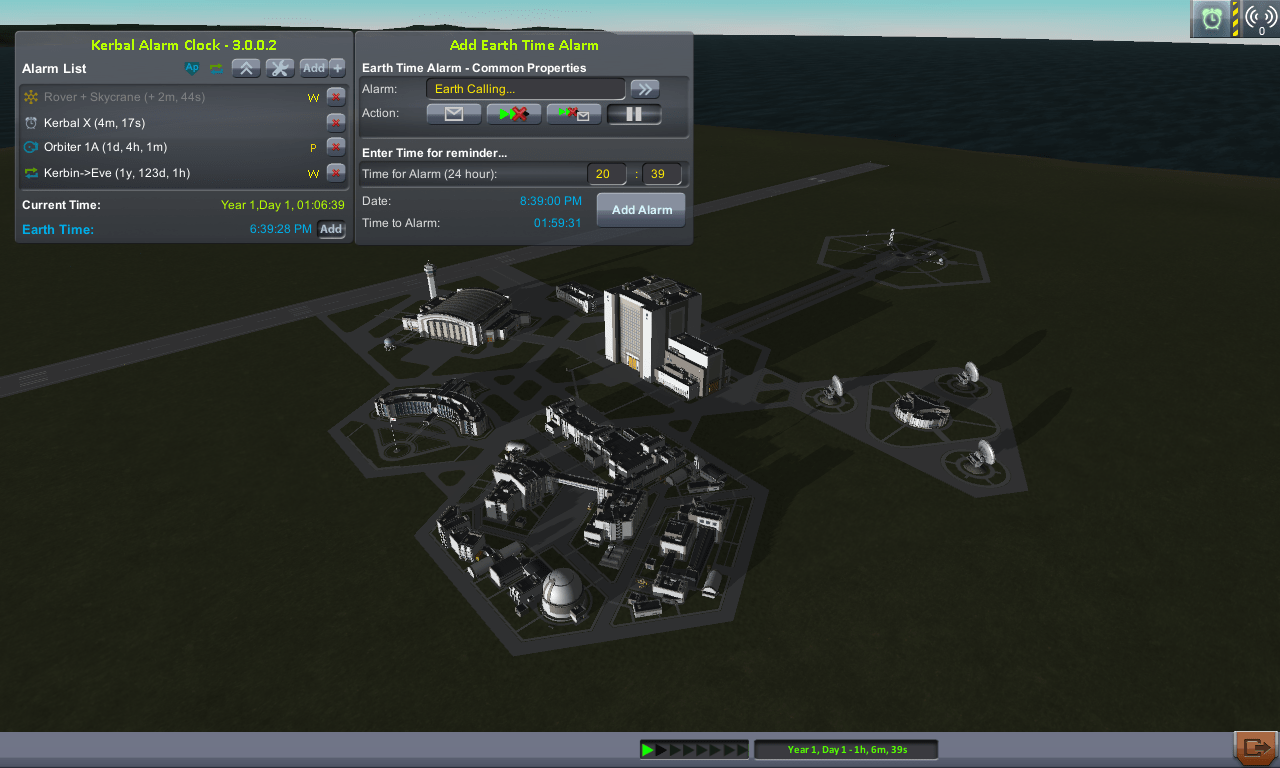
Task: Select the Ap alarm type icon
Action: 192,68
